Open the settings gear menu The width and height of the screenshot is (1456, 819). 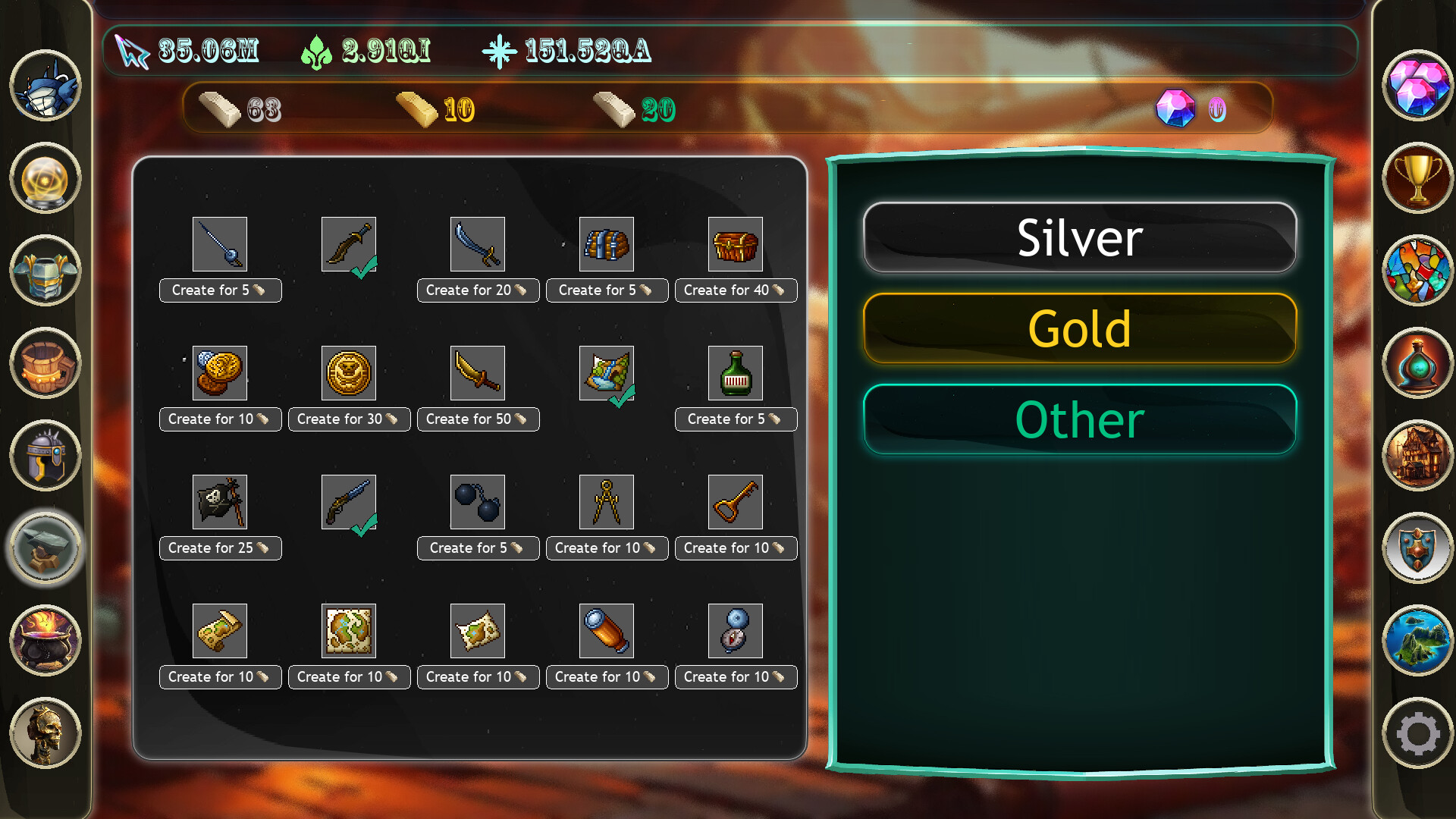coord(1418,732)
